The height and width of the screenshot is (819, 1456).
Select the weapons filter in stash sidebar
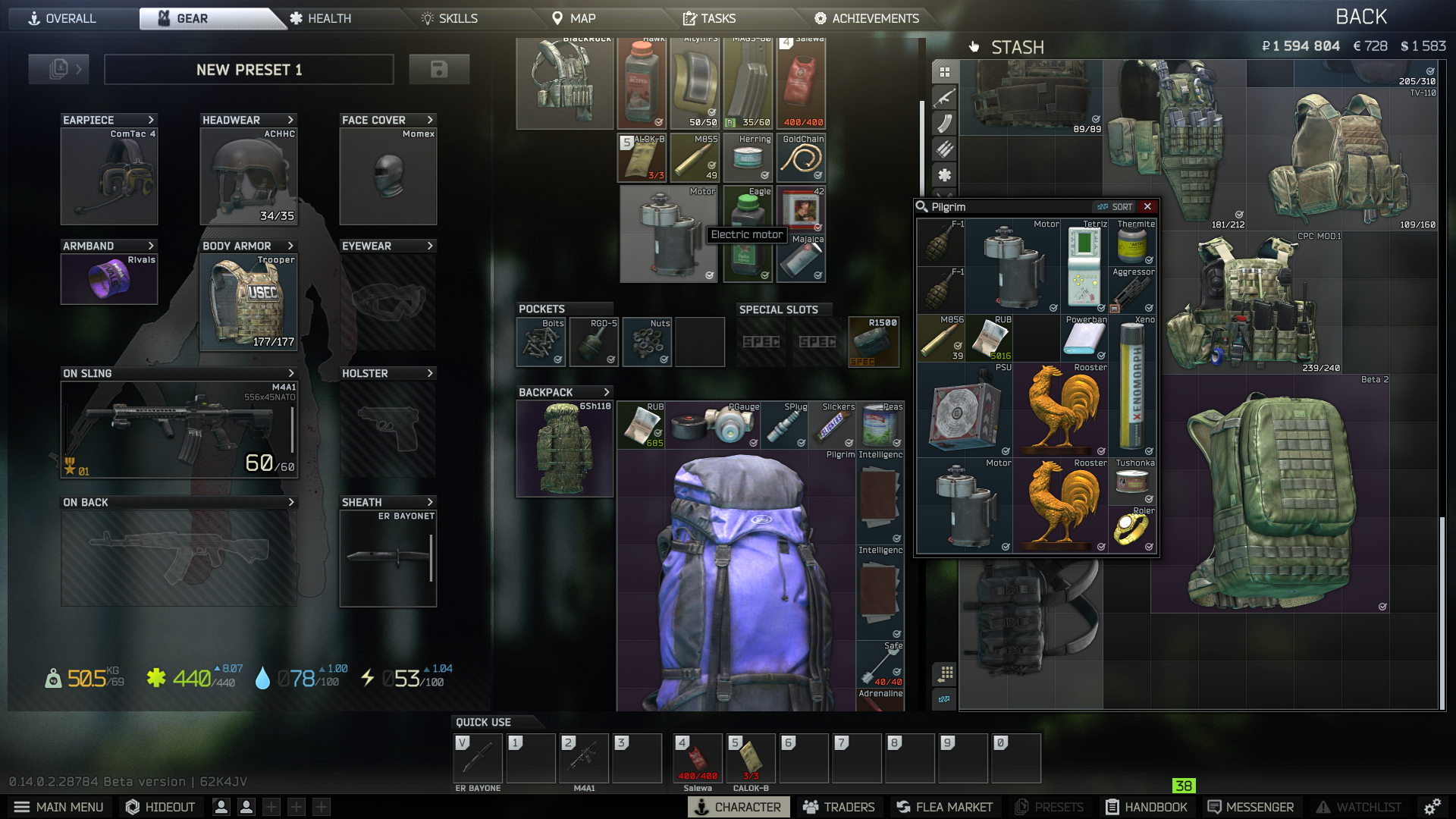point(944,96)
